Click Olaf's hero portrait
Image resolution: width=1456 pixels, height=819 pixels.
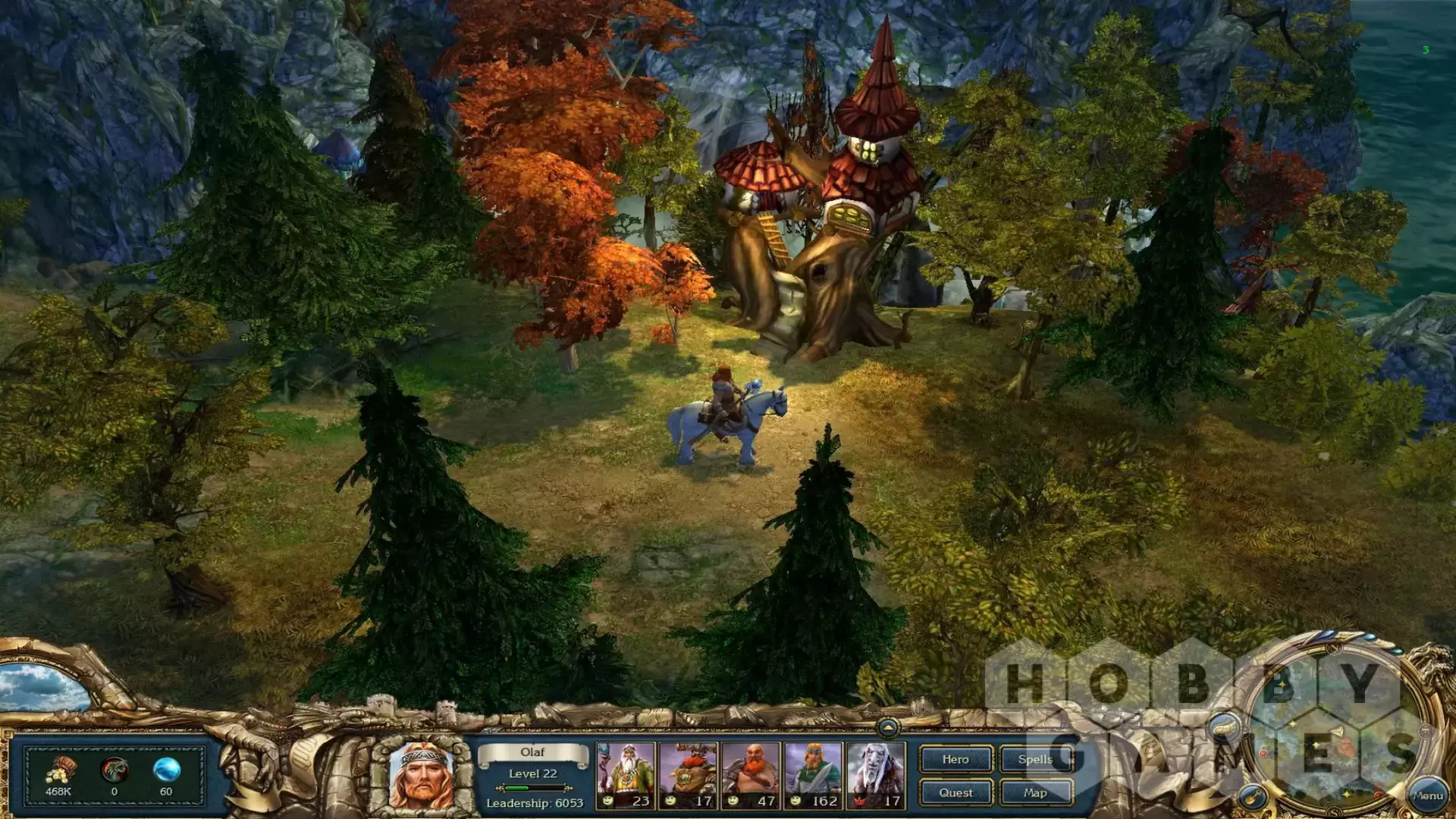pos(420,775)
